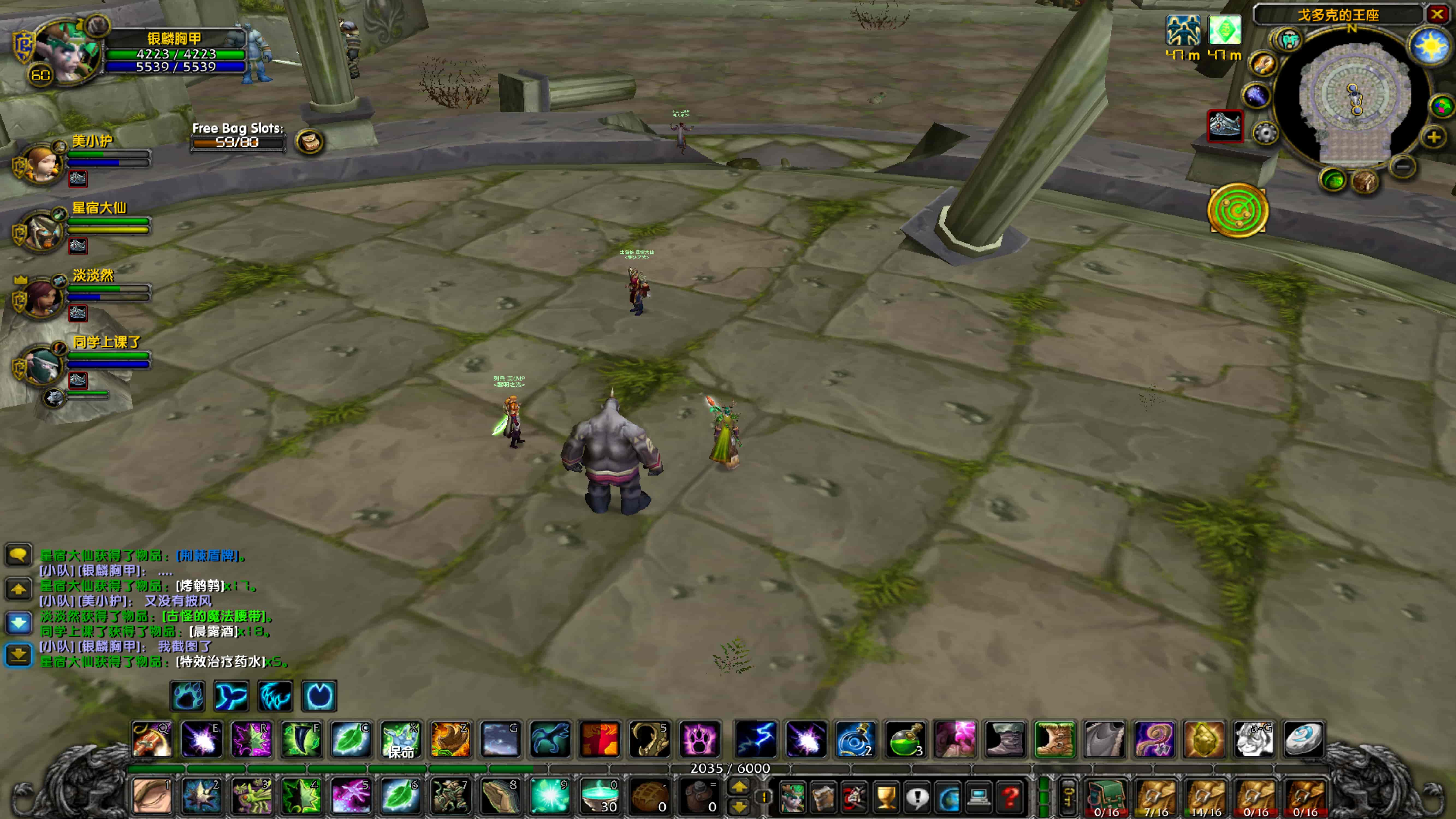Open the talents panel from the micro menu
The image size is (1456, 819).
855,799
